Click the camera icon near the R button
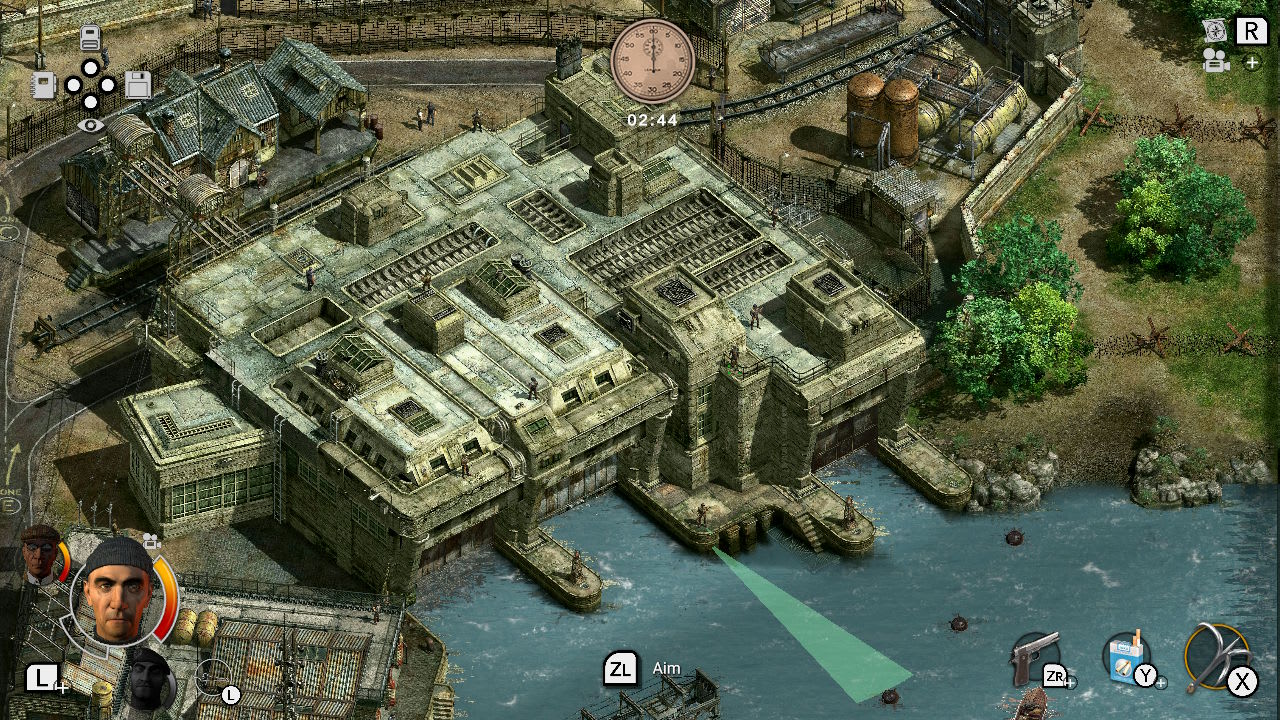This screenshot has width=1280, height=720. pyautogui.click(x=1217, y=61)
